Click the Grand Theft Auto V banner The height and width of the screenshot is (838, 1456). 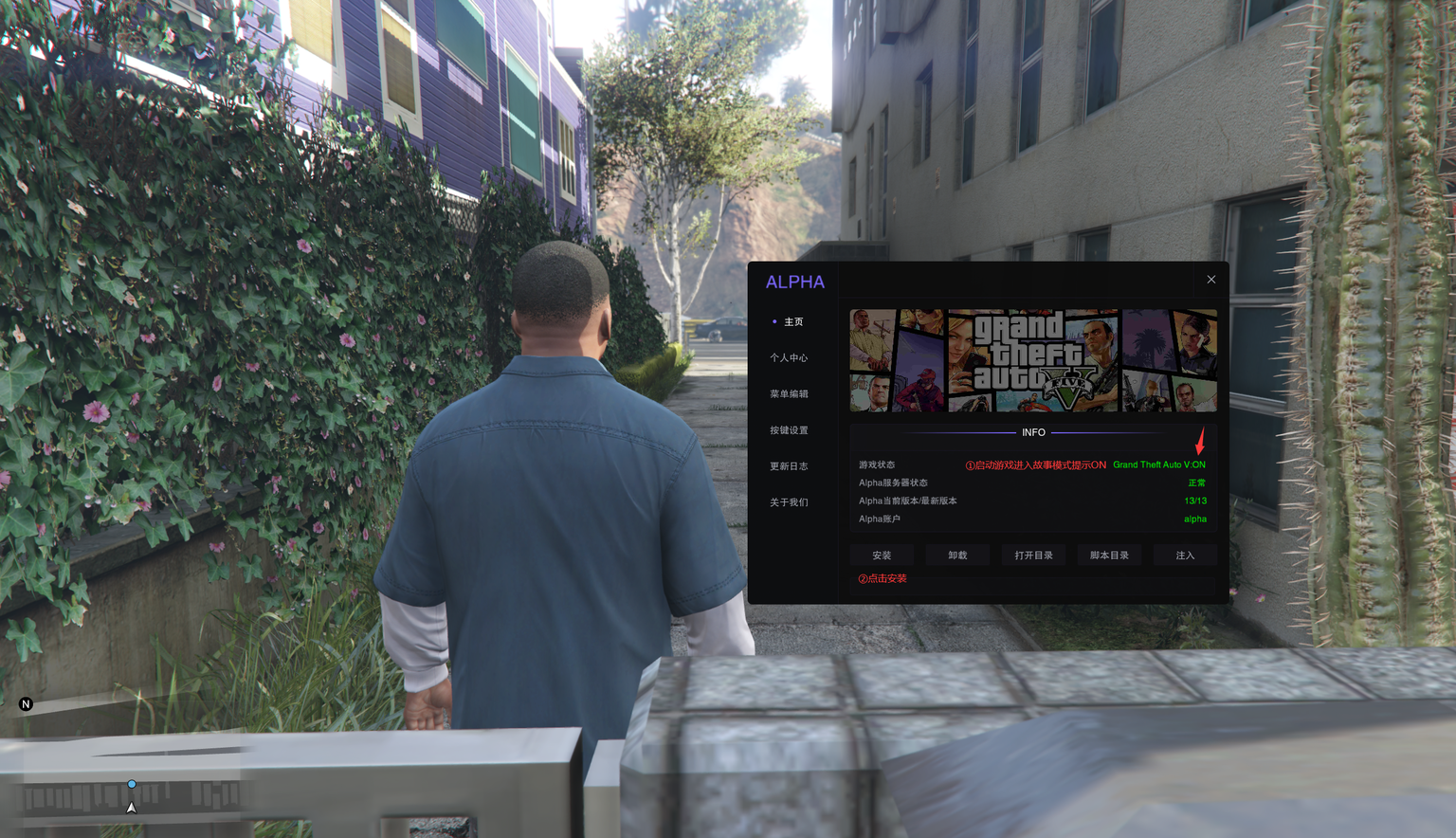[x=1033, y=360]
